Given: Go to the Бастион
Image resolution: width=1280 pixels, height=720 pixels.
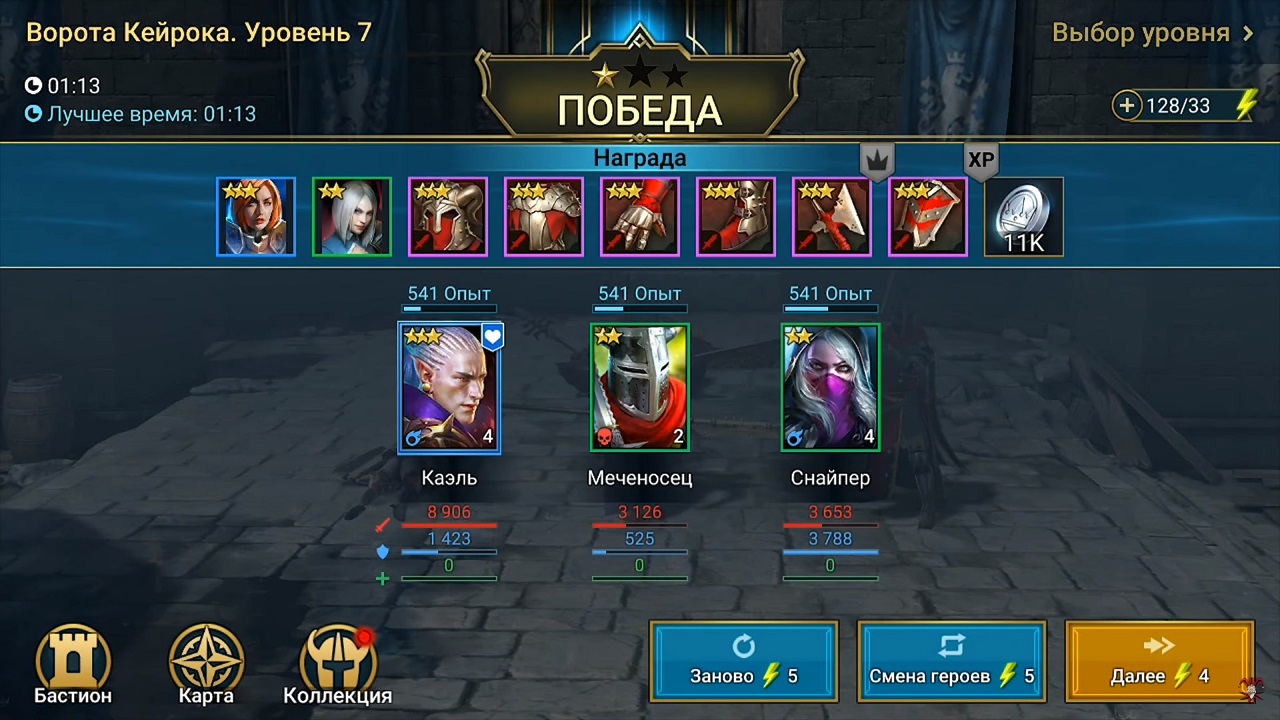Looking at the screenshot, I should (73, 665).
